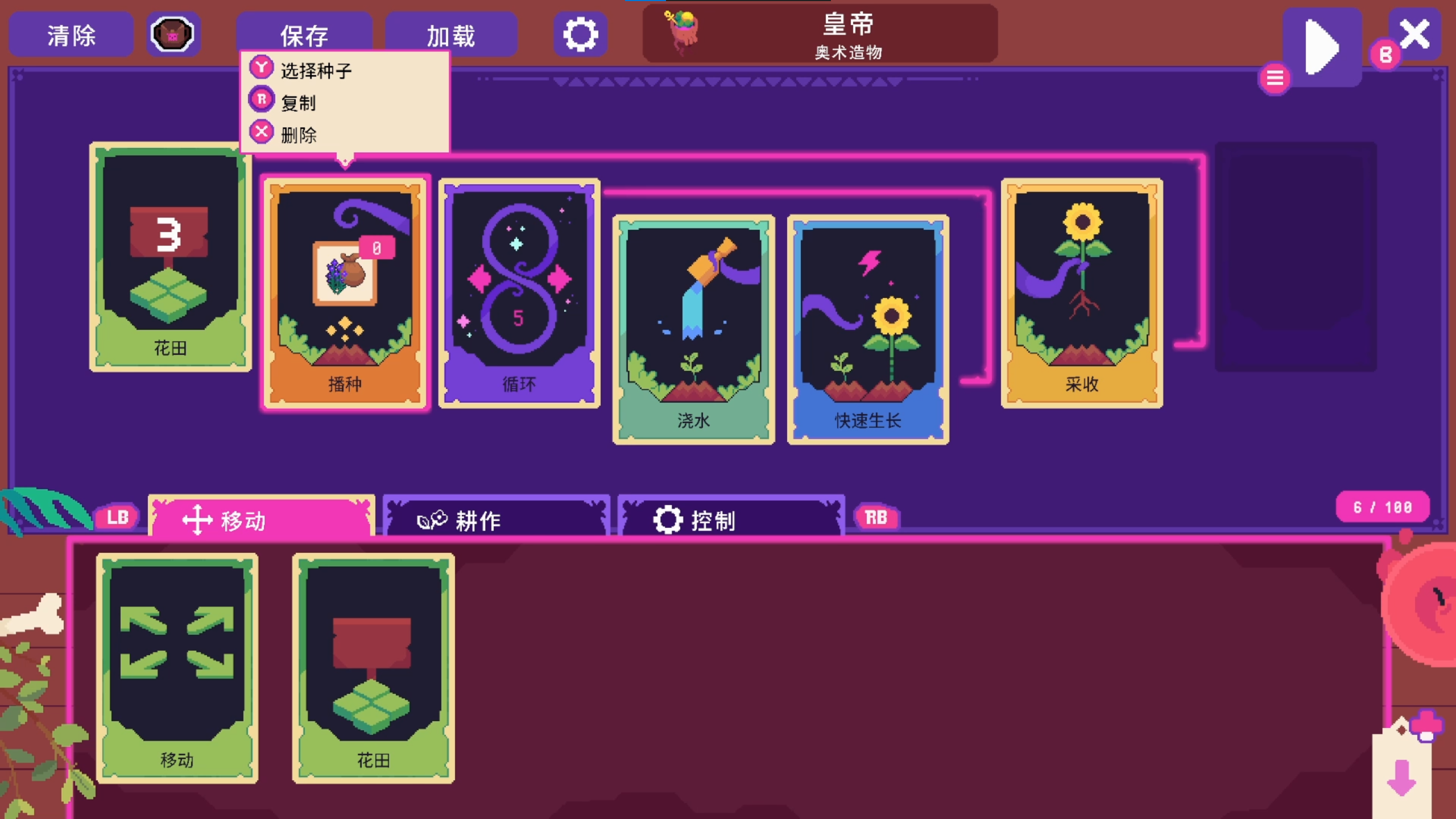Click the 加载 load button
1456x819 pixels.
point(452,34)
